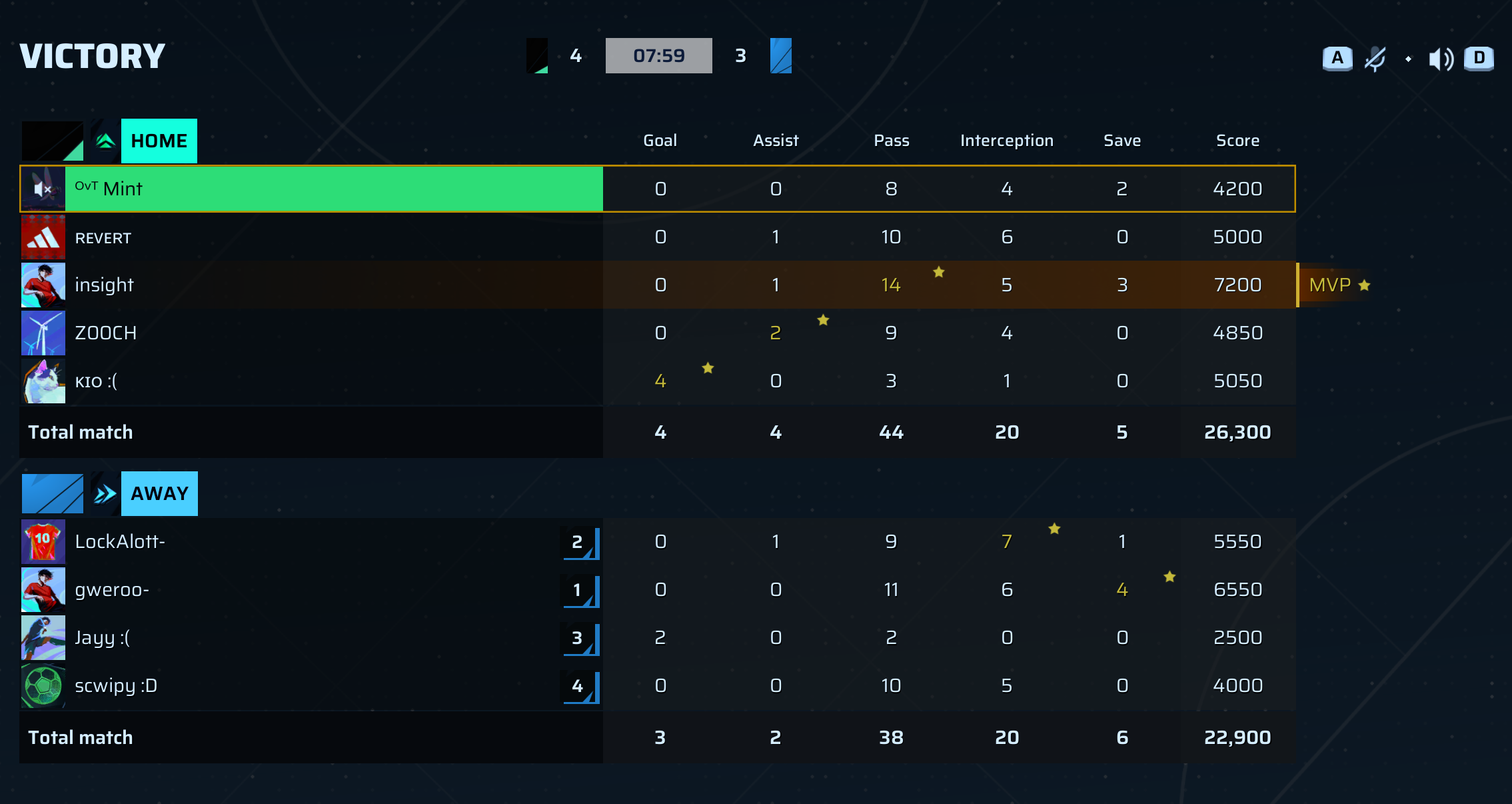Click ZOOCH's wind turbine avatar
Viewport: 1512px width, 804px height.
point(43,333)
